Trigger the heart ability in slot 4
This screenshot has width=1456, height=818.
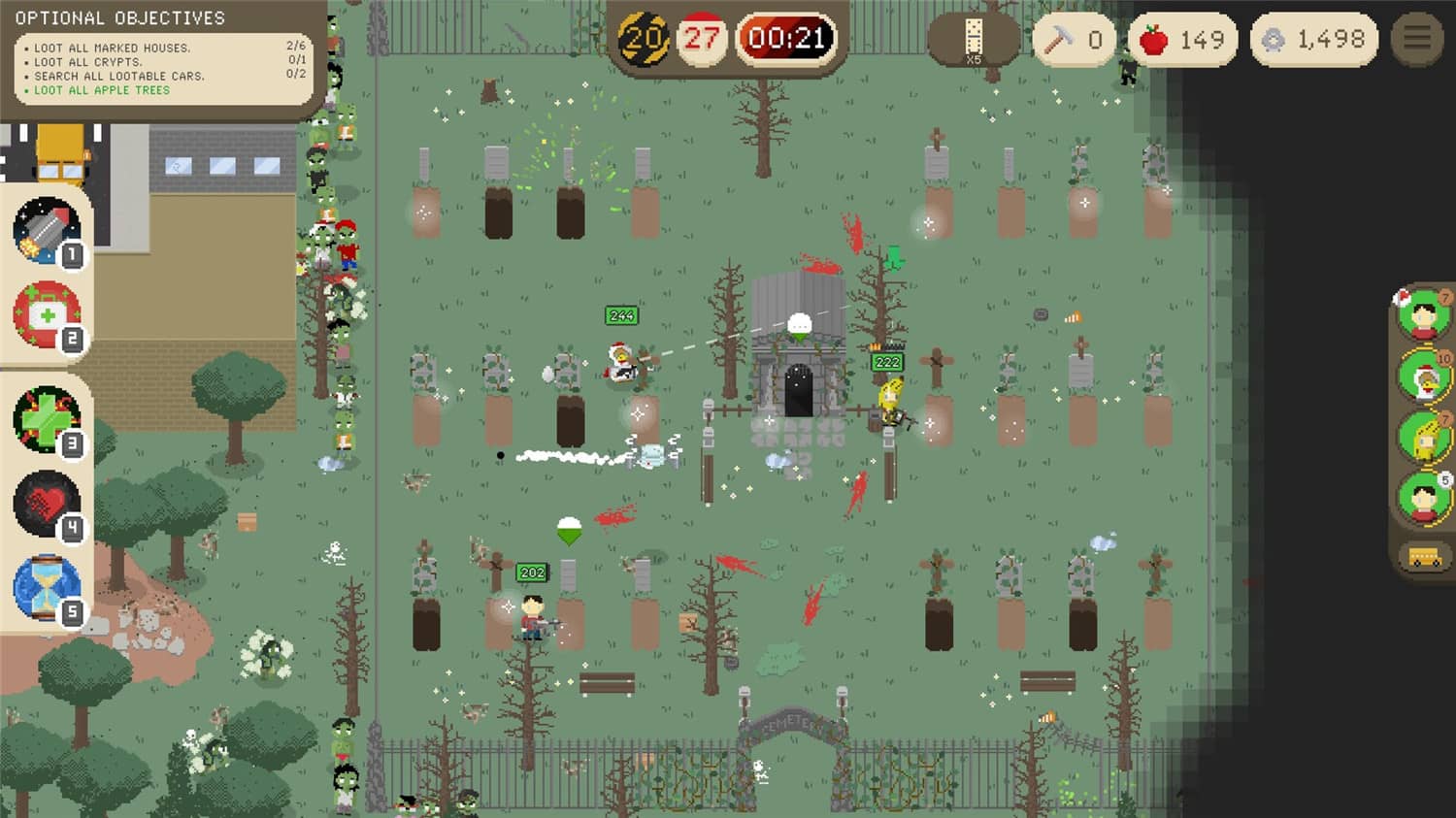[46, 500]
